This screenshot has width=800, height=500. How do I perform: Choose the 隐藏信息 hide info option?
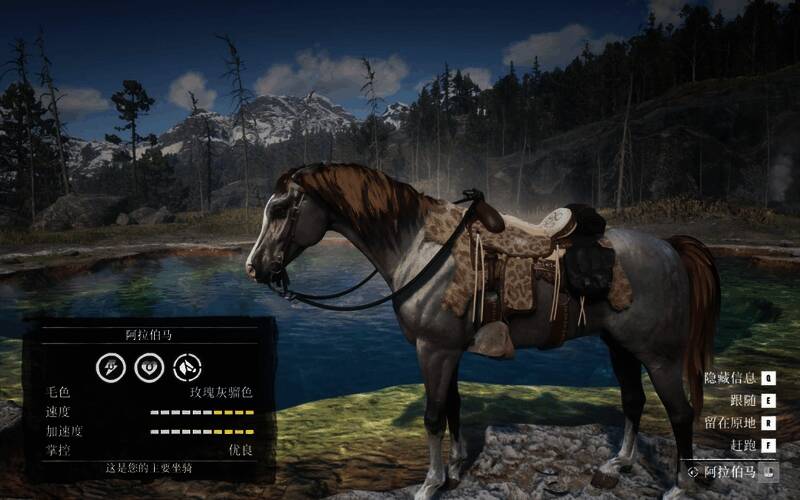point(731,378)
